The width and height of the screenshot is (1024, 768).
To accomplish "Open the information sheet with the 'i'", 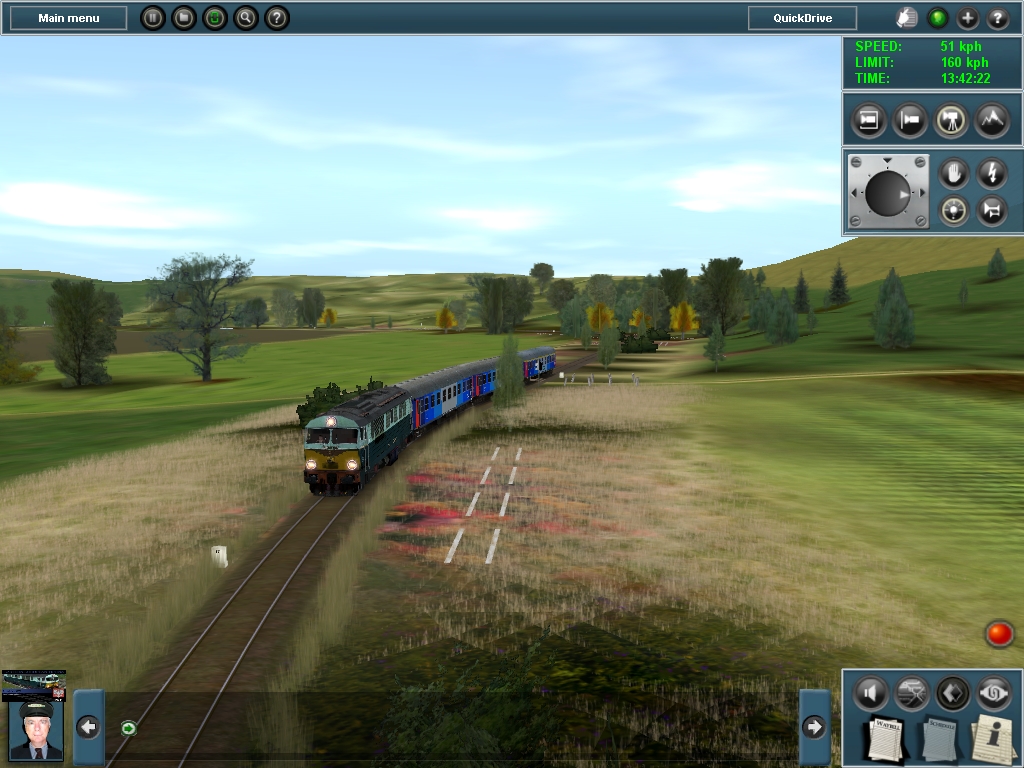I will tap(995, 740).
